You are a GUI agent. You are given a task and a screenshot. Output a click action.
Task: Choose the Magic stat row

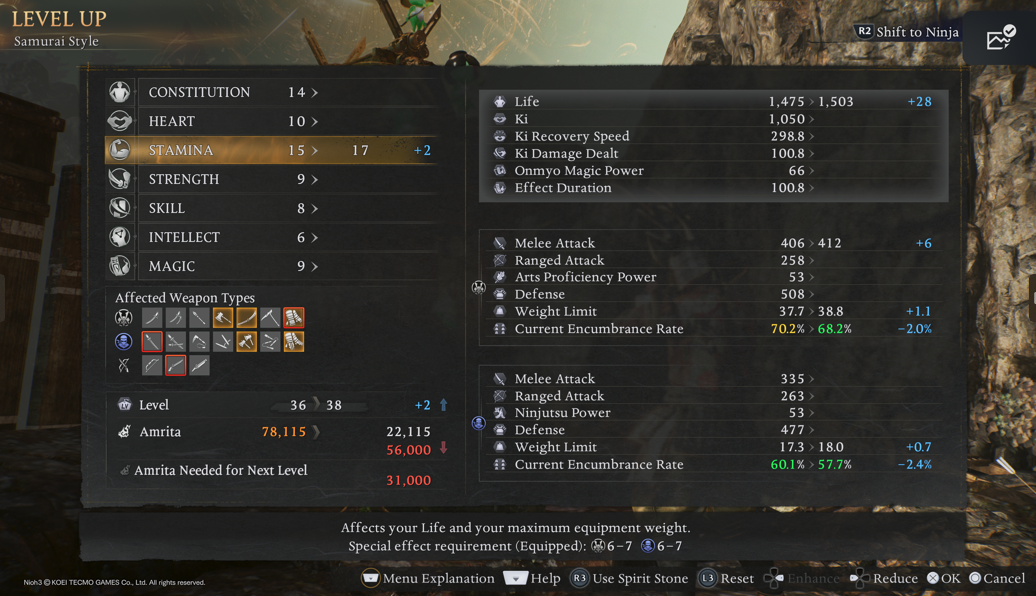tap(270, 266)
